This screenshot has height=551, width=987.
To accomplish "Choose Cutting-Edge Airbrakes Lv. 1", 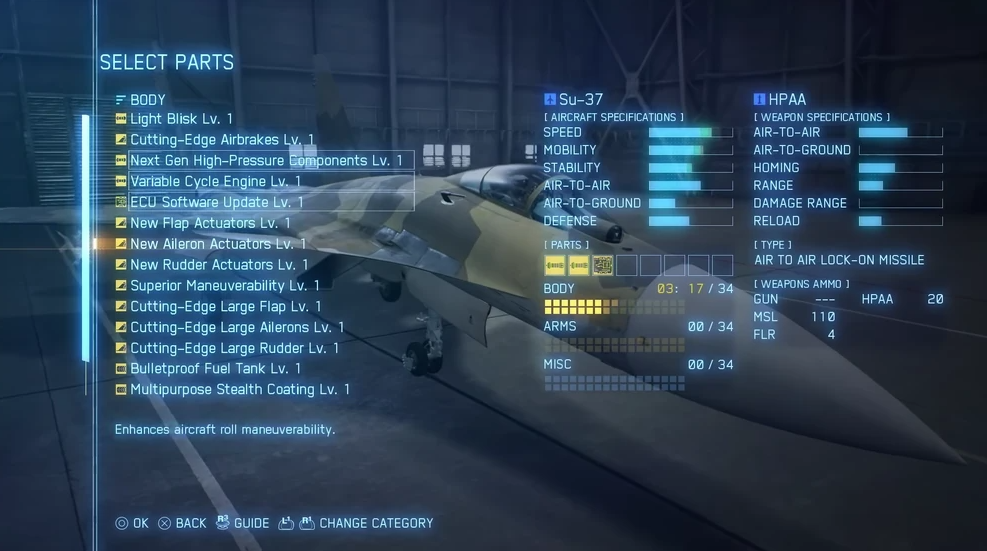I will 221,140.
